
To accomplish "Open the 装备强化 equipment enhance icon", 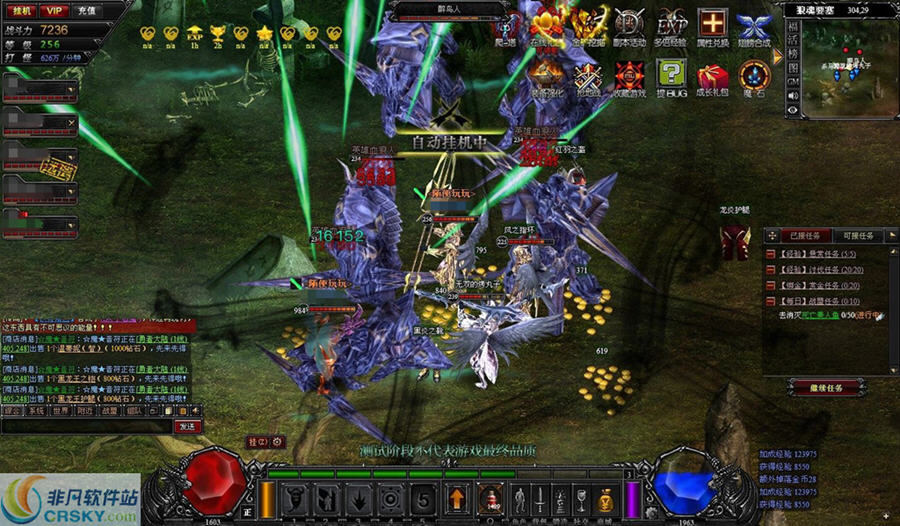I will pos(546,76).
